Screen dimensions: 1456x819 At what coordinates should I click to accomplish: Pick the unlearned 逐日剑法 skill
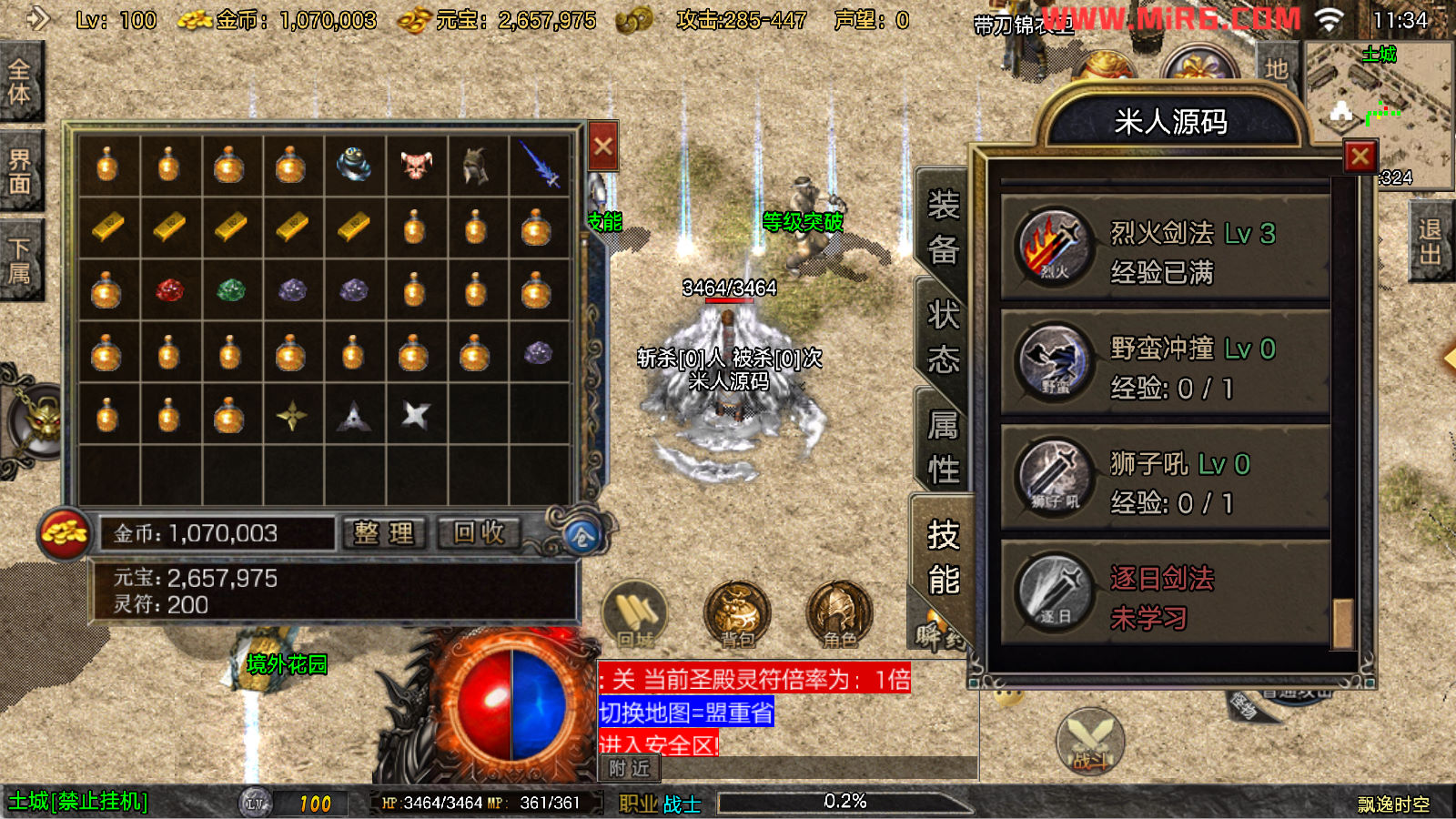(x=1165, y=594)
